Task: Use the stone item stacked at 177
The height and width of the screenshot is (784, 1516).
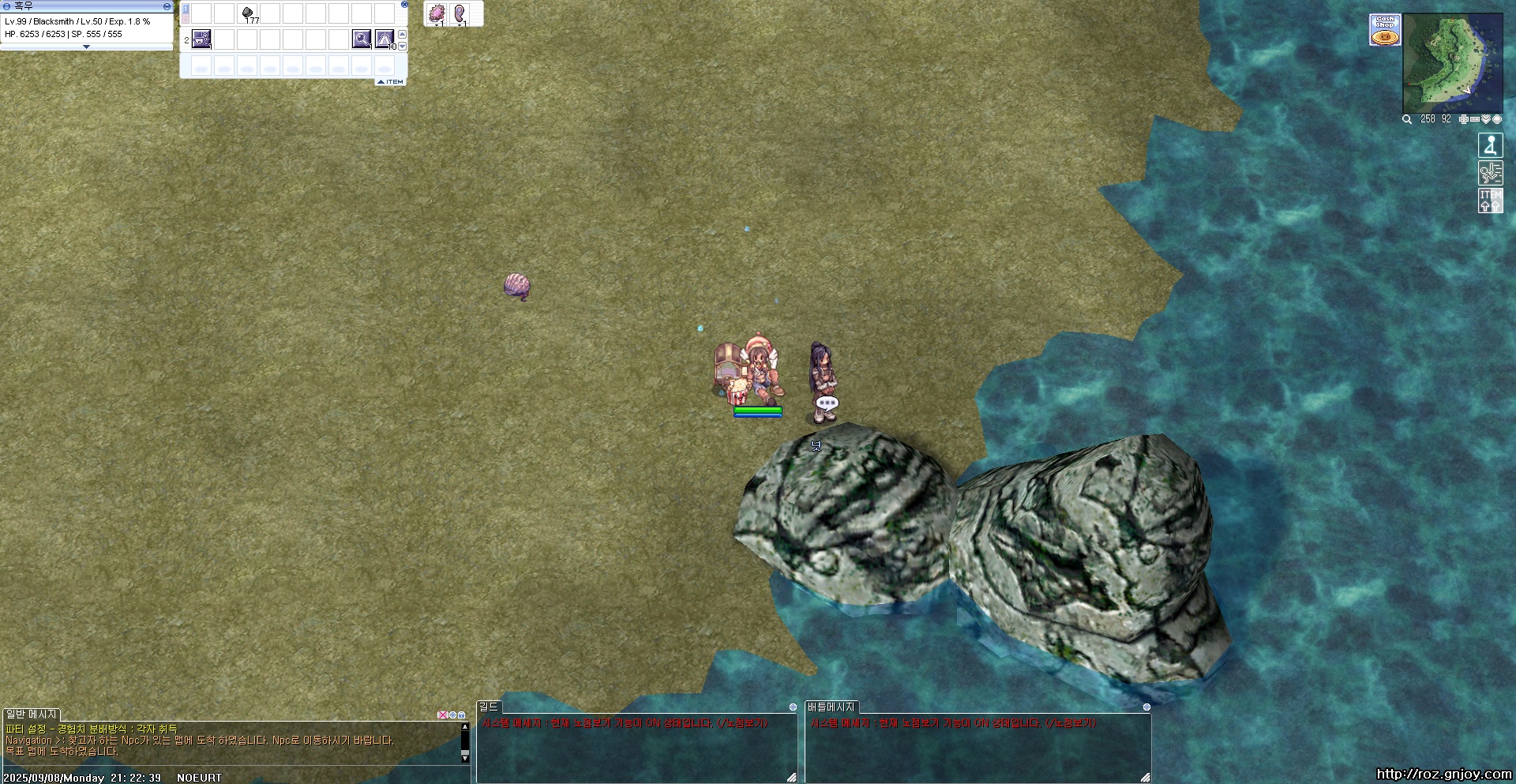Action: [248, 13]
